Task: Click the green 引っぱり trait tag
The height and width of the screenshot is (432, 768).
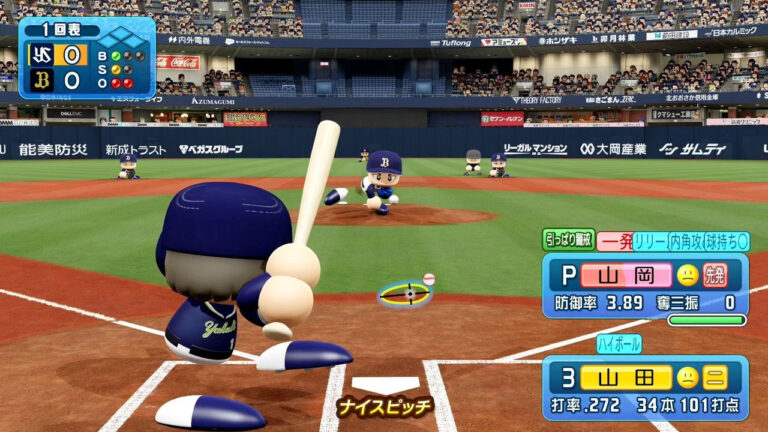Action: (x=568, y=240)
